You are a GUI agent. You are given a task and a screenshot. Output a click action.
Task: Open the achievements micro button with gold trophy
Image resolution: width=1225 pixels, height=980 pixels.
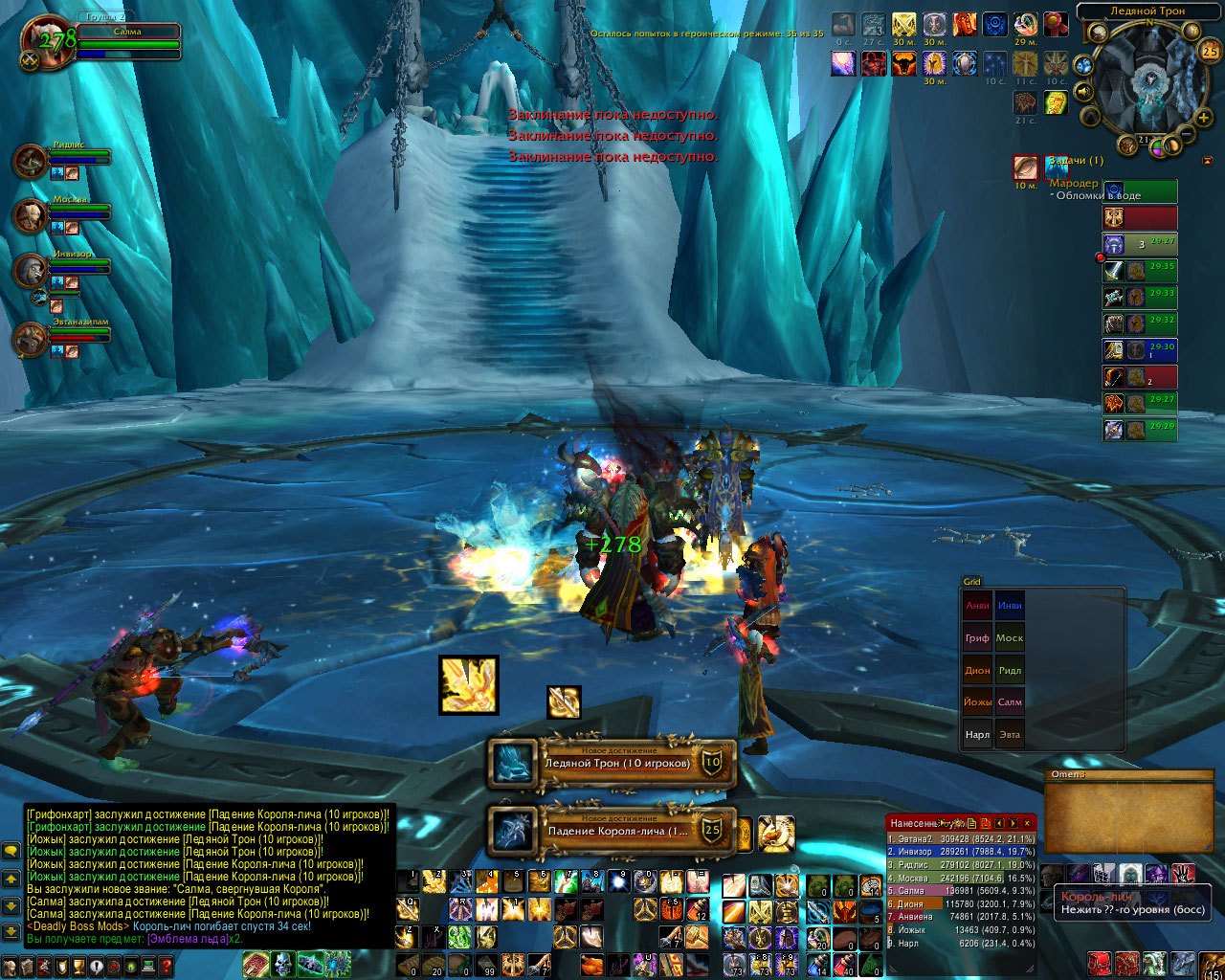[85, 969]
